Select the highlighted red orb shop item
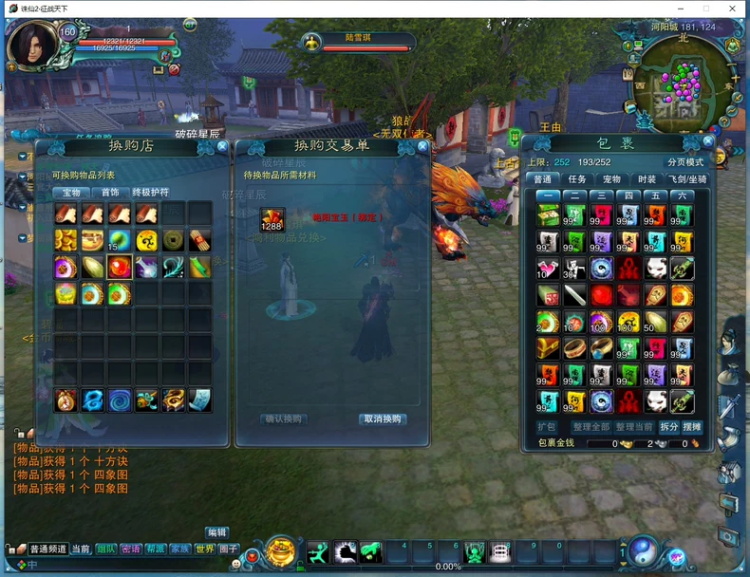The image size is (750, 577). tap(120, 267)
